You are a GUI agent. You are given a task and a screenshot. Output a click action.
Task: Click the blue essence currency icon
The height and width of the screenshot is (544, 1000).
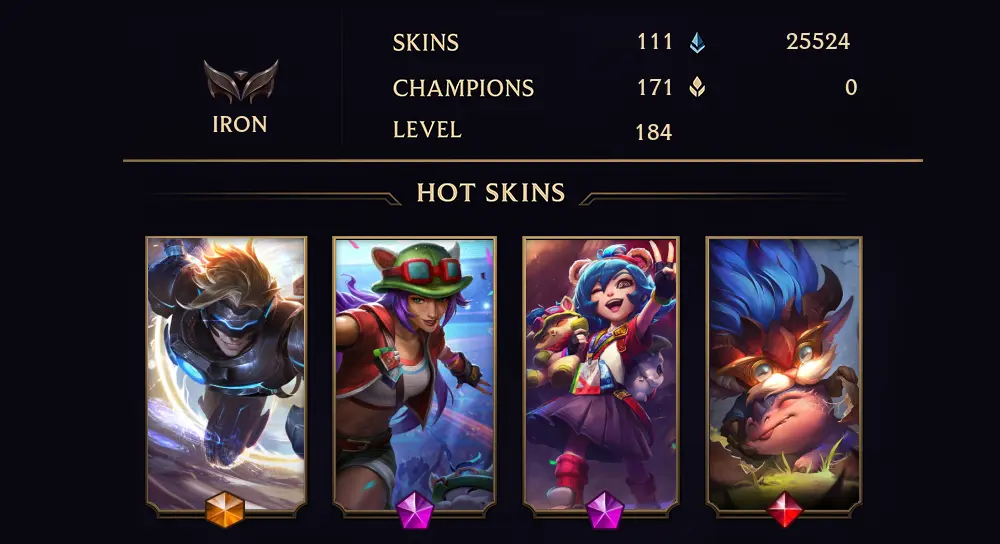(697, 42)
